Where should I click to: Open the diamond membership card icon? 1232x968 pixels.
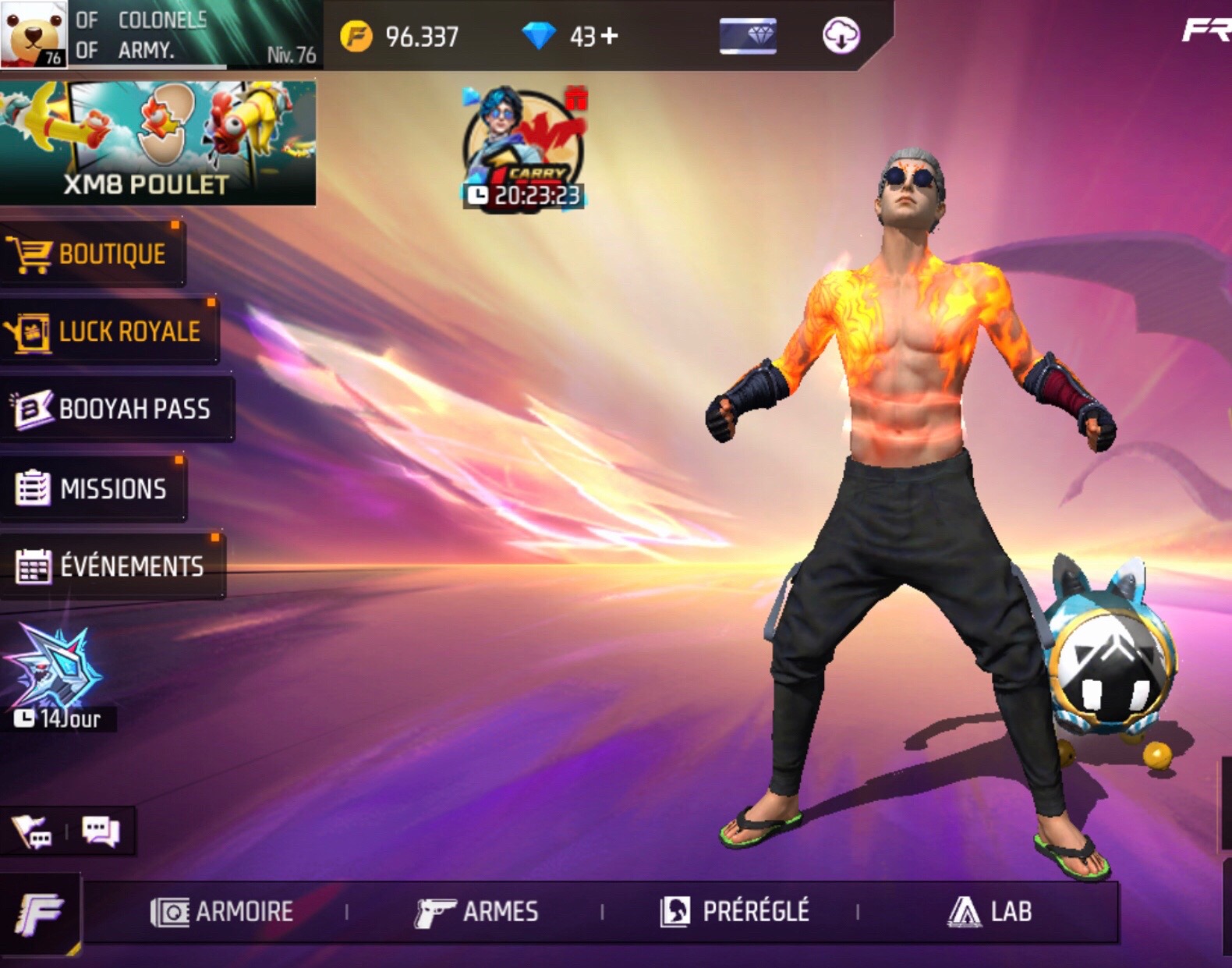[x=748, y=36]
